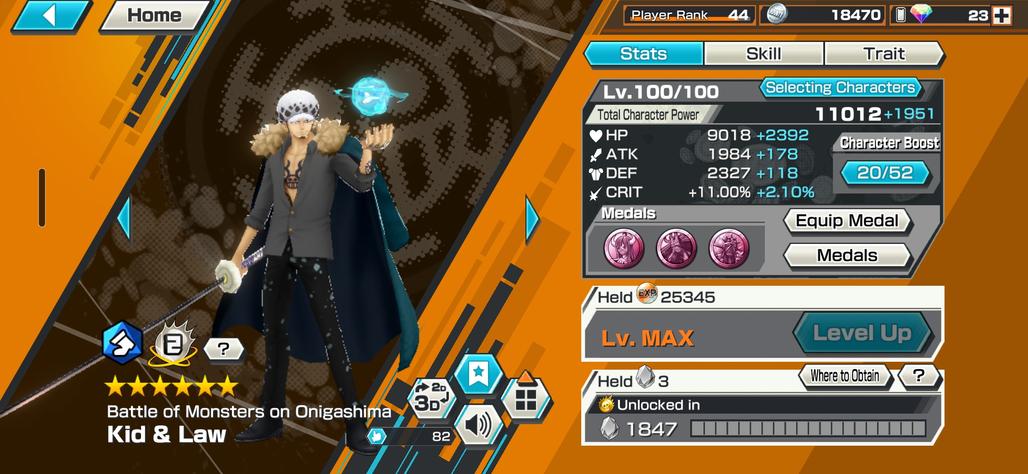The image size is (1028, 474).
Task: Tap the Equip Medal button
Action: coord(849,221)
